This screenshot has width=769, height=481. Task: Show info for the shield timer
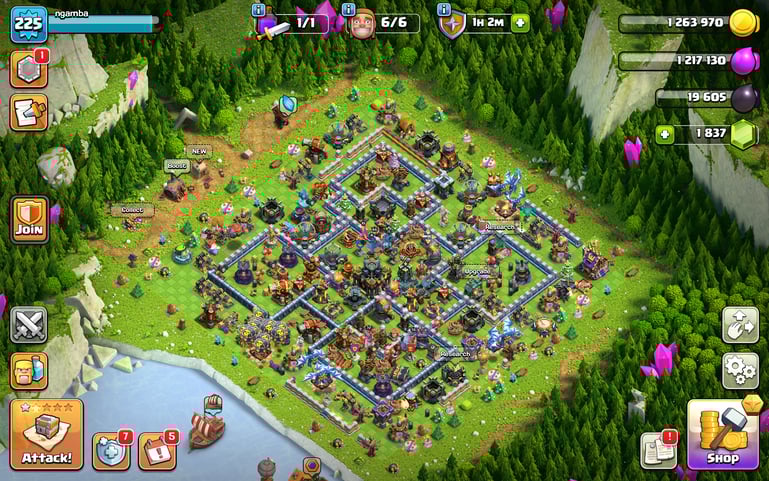pos(443,10)
